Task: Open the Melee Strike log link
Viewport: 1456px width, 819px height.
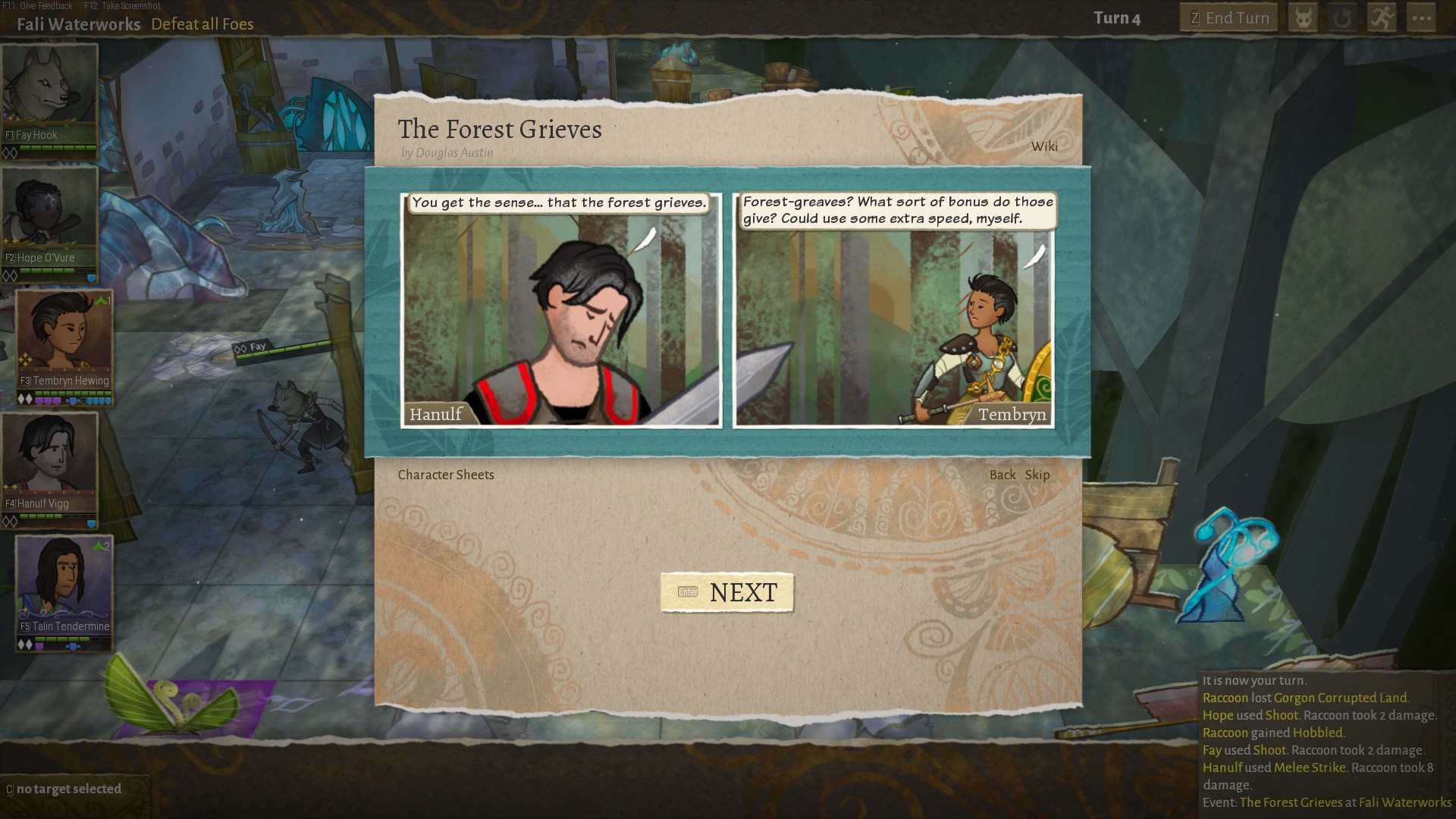Action: (1308, 767)
